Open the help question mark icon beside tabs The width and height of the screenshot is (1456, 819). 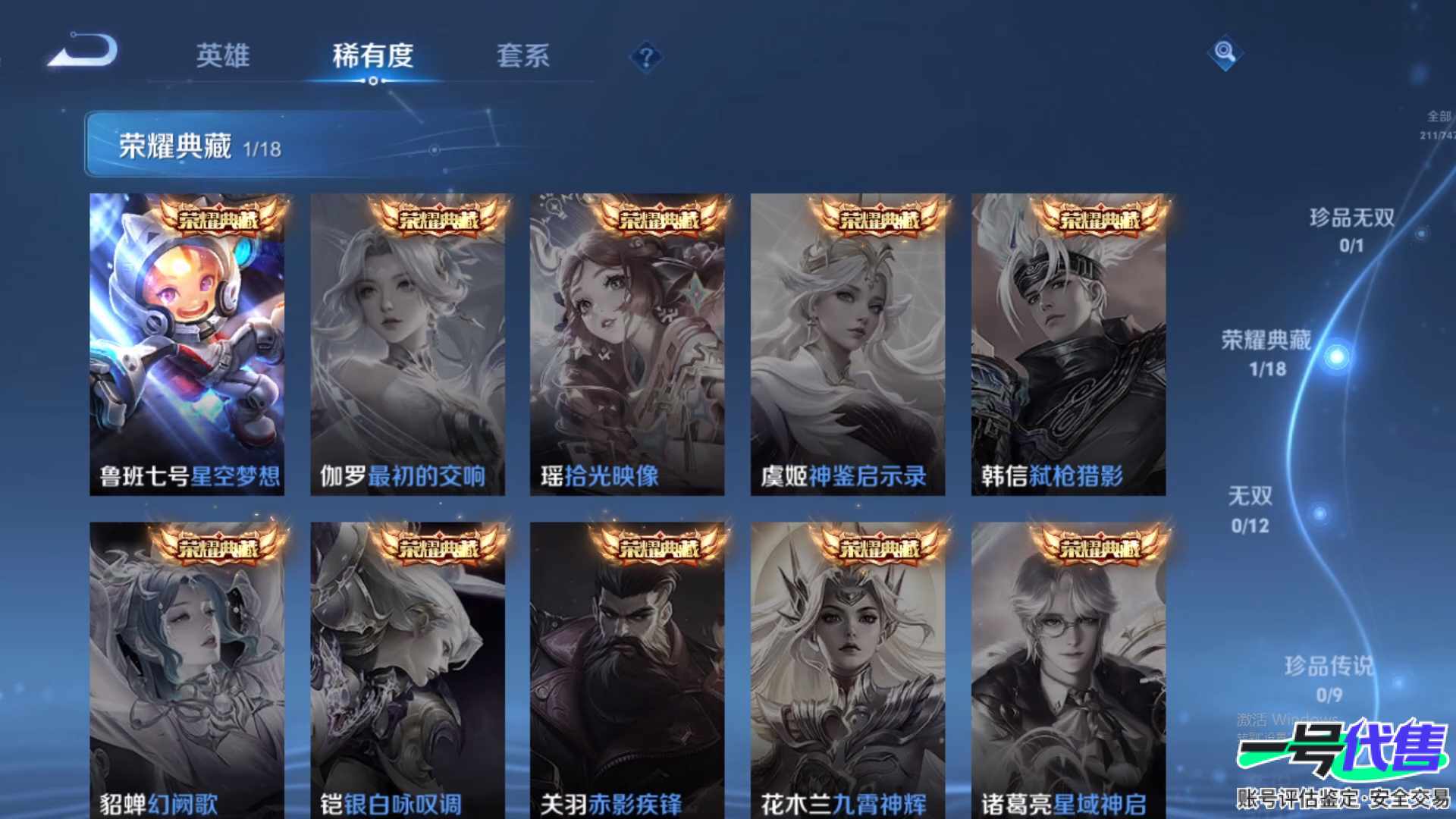[x=645, y=56]
